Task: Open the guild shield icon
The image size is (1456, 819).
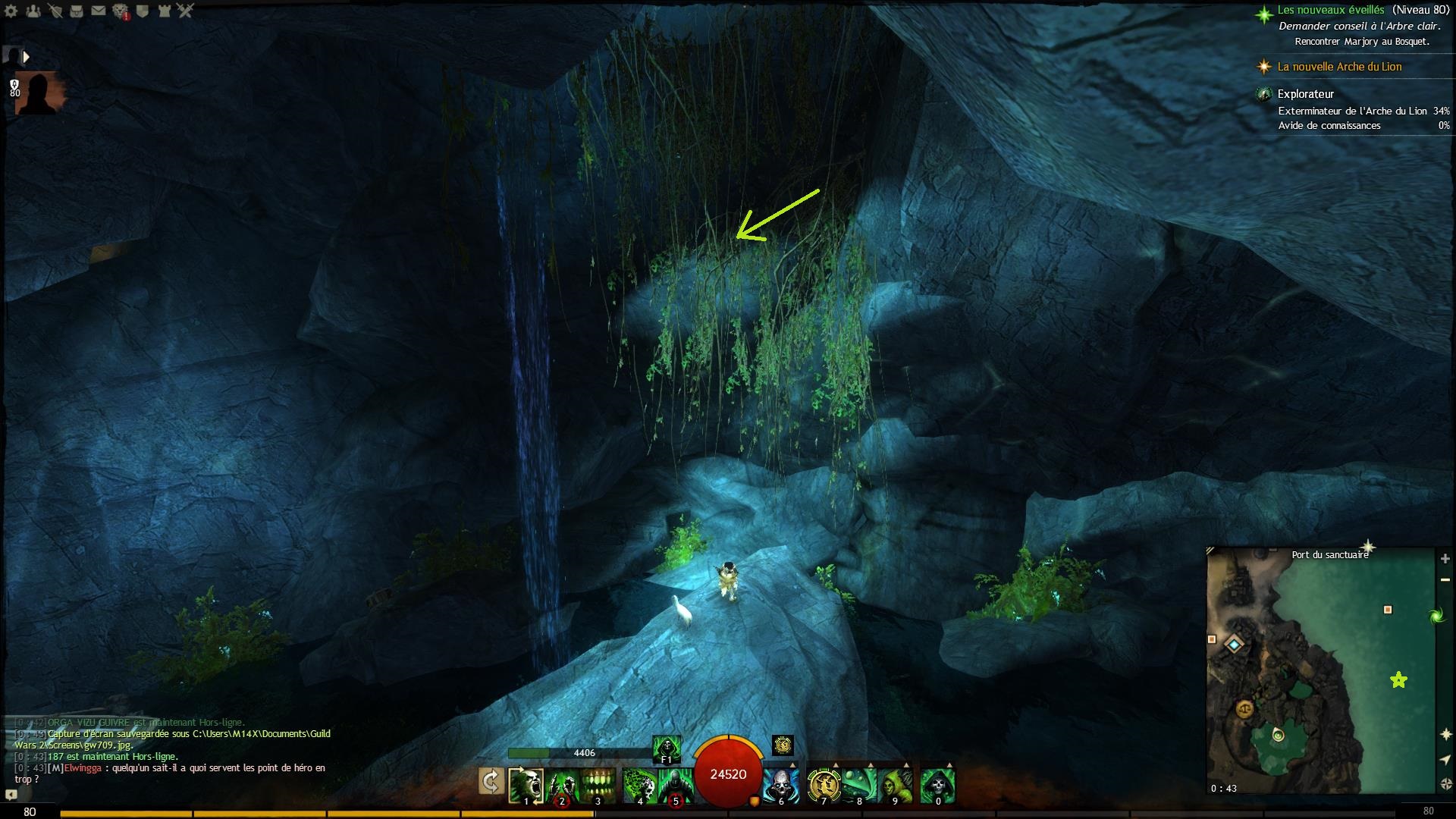Action: coord(143,11)
